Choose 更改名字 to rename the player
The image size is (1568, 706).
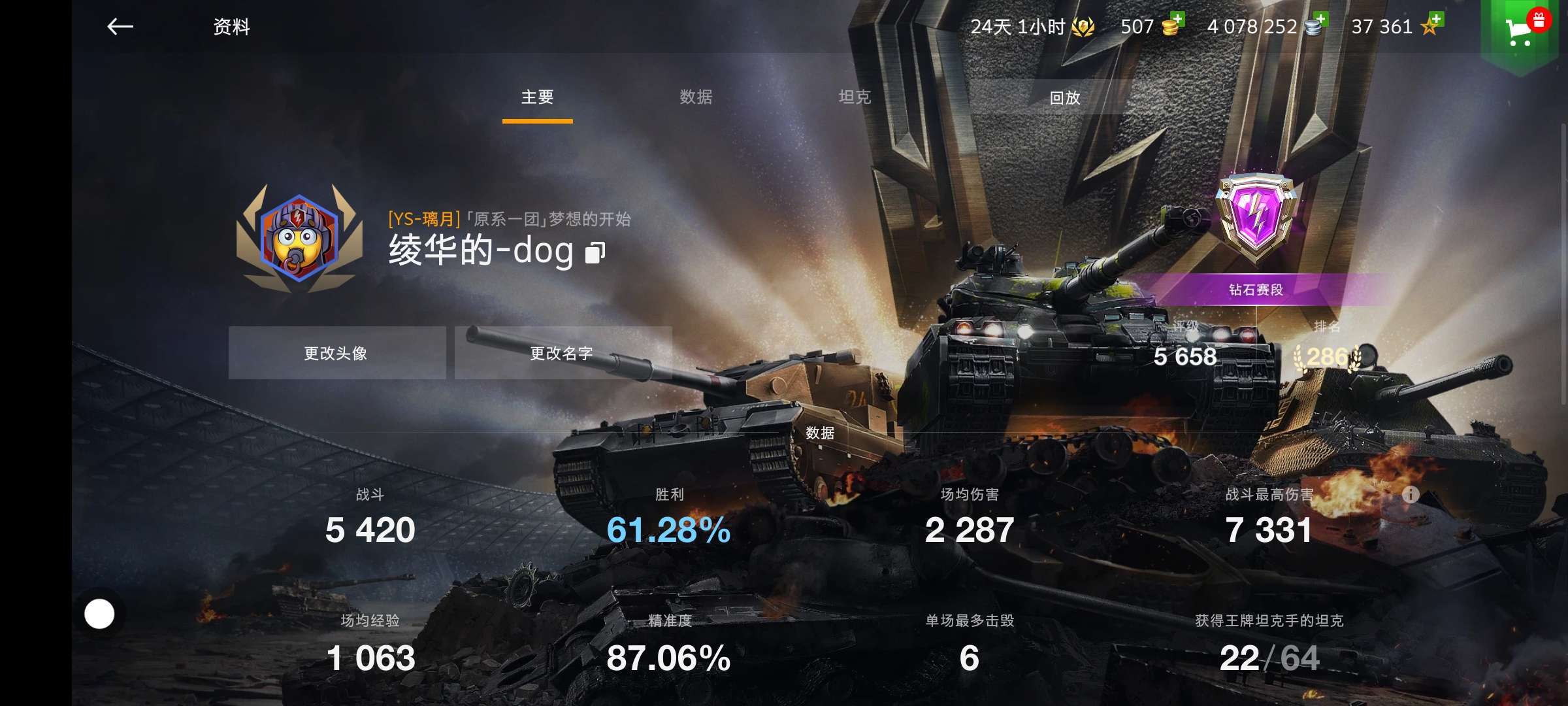pyautogui.click(x=563, y=353)
